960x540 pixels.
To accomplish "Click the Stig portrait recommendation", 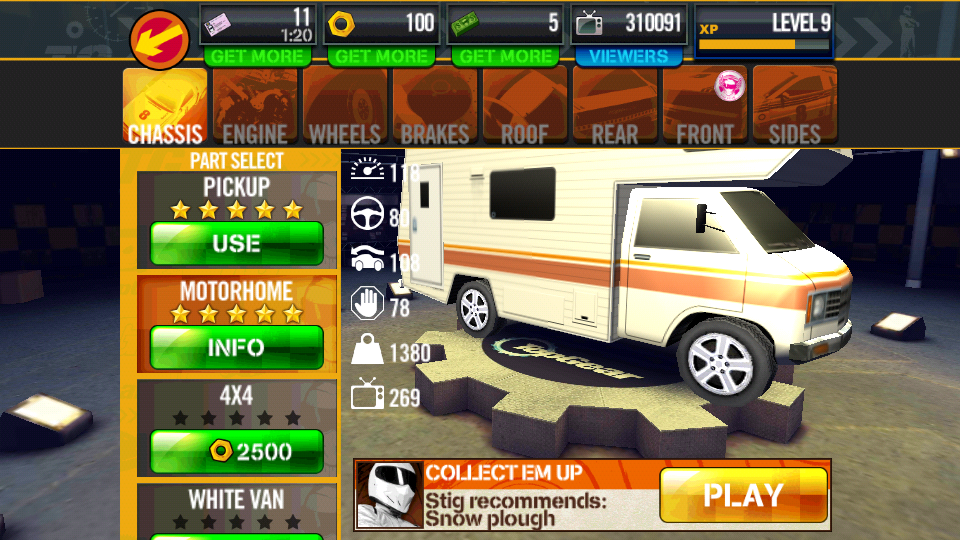I will pos(388,495).
